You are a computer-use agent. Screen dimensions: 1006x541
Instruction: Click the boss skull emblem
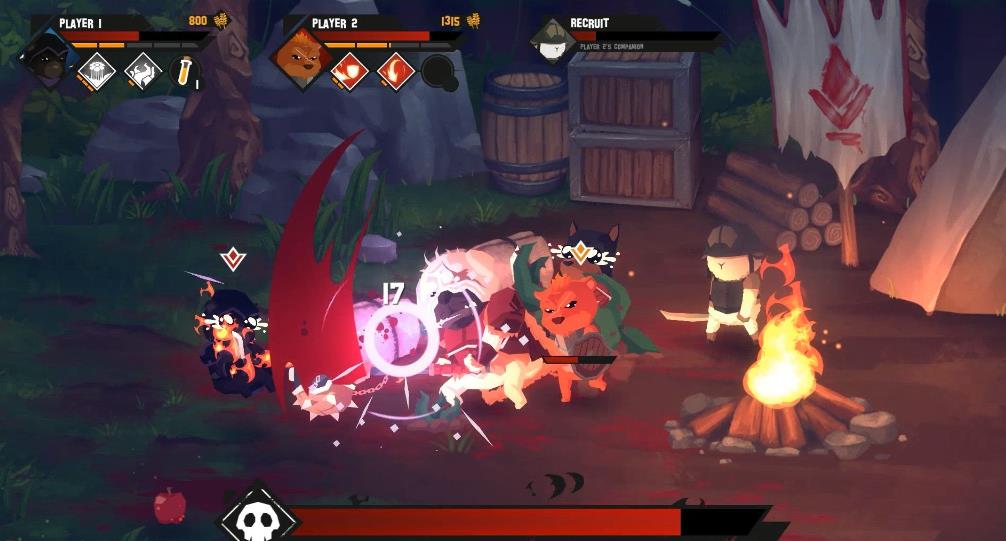[x=257, y=518]
